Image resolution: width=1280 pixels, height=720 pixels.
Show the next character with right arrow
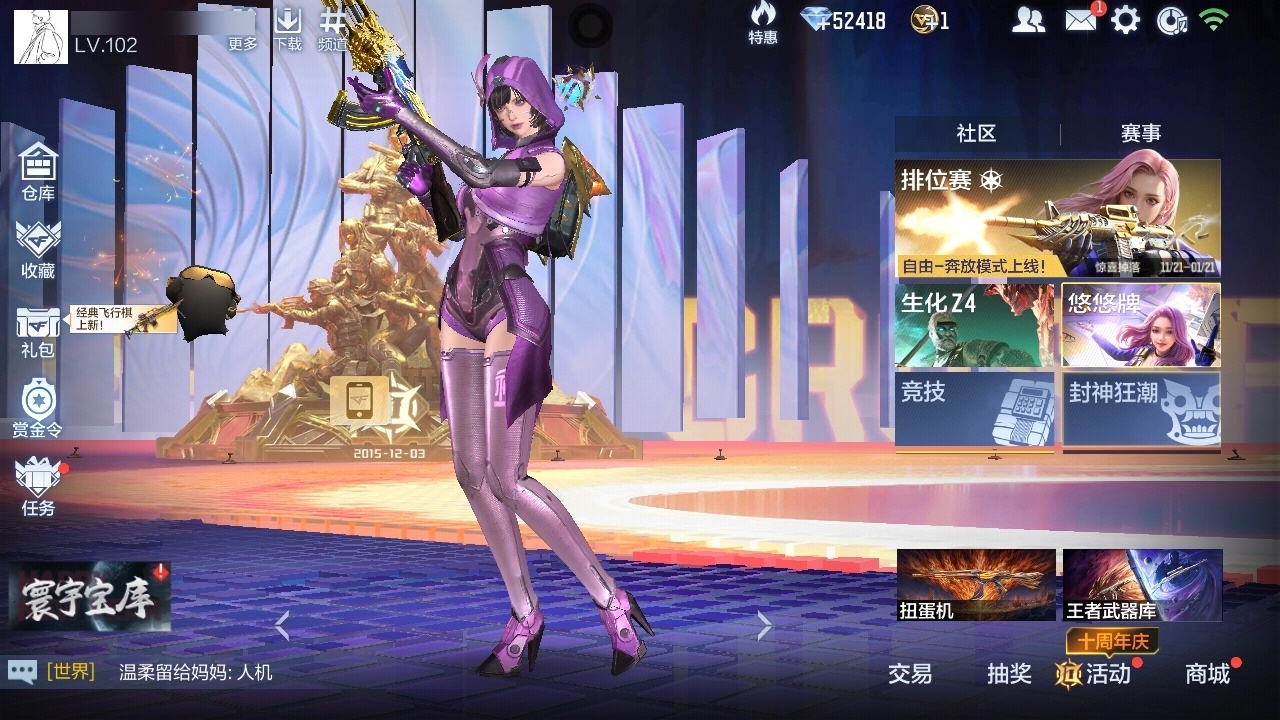coord(765,626)
